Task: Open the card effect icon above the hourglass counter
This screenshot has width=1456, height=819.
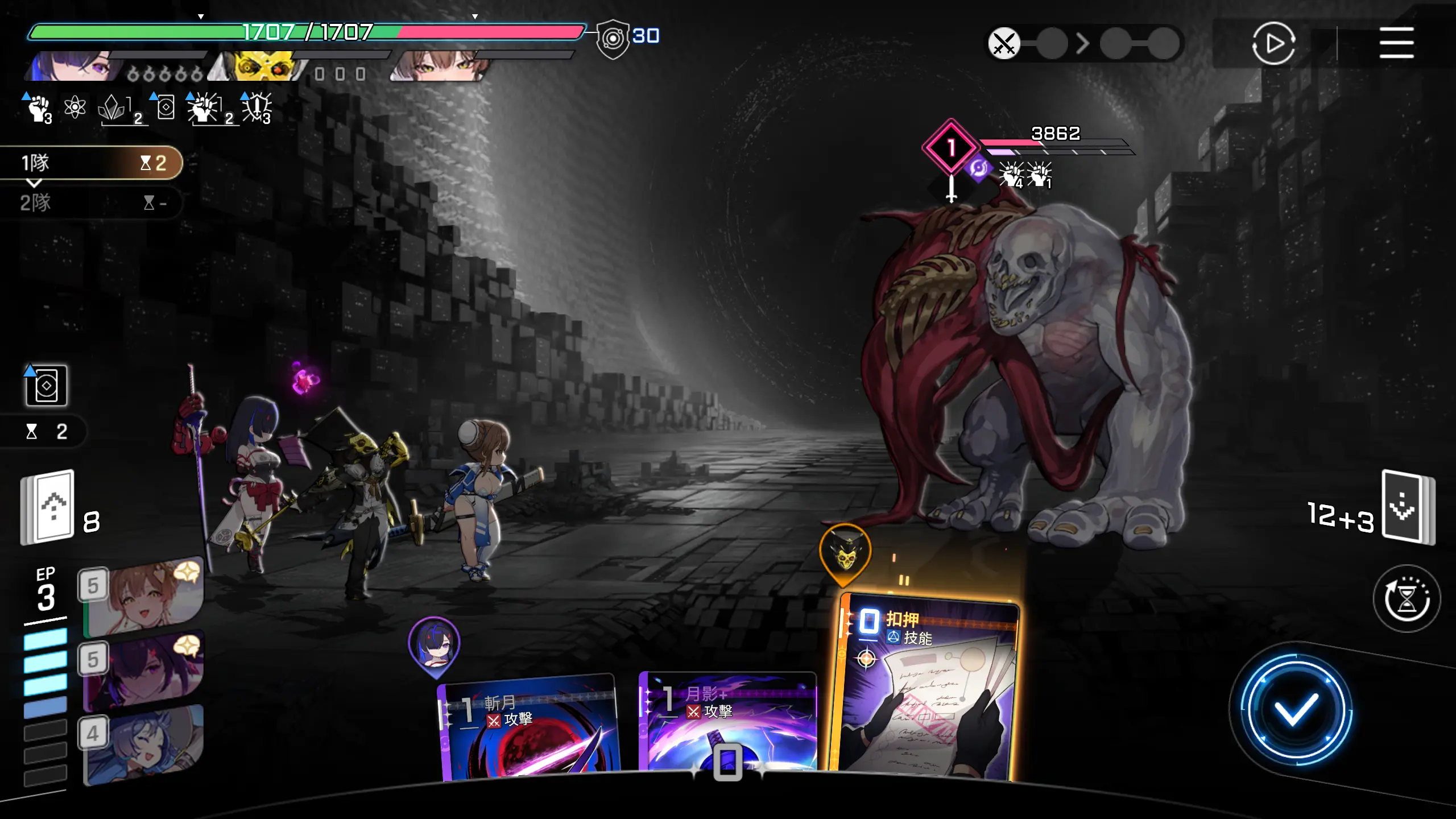Action: 46,386
